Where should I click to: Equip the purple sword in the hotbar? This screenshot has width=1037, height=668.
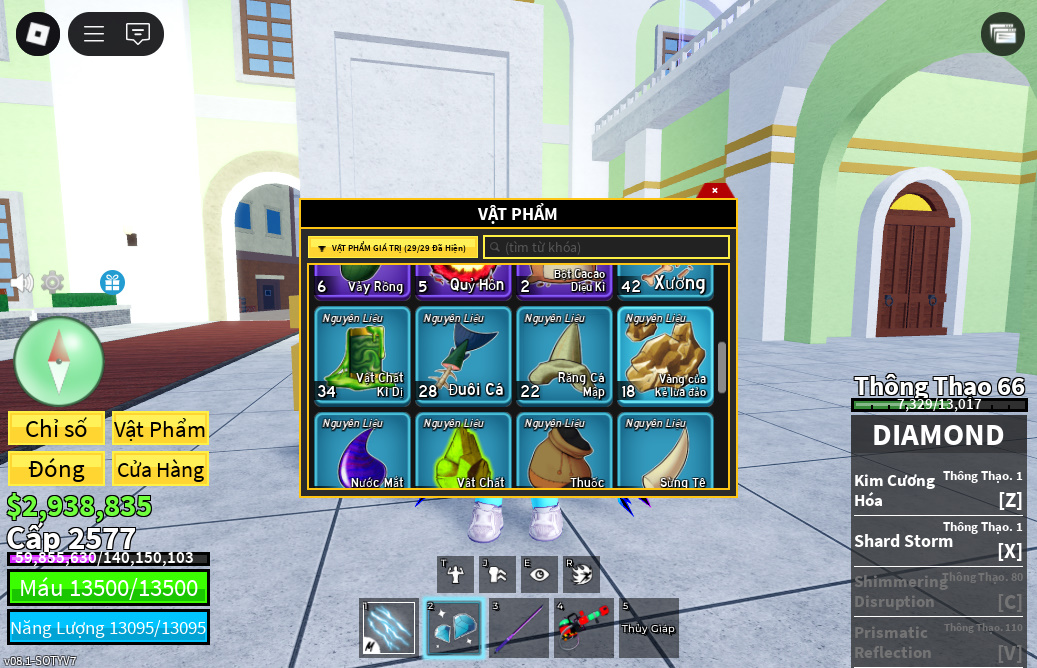tap(518, 628)
